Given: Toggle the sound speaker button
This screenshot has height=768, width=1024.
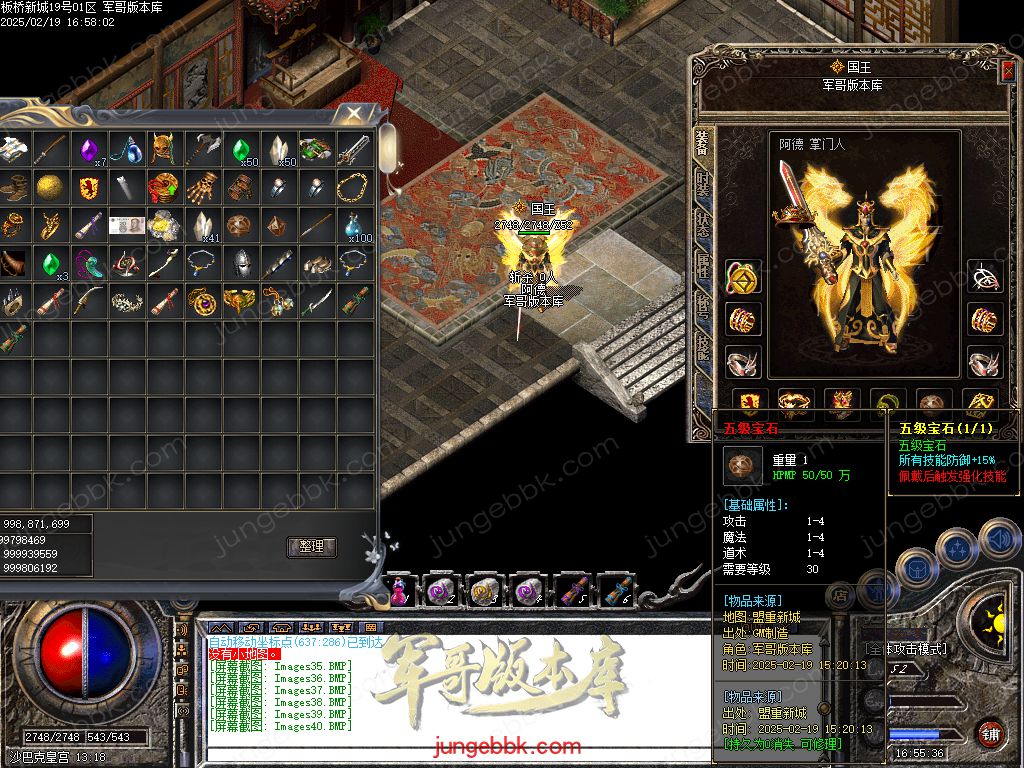Looking at the screenshot, I should [998, 540].
